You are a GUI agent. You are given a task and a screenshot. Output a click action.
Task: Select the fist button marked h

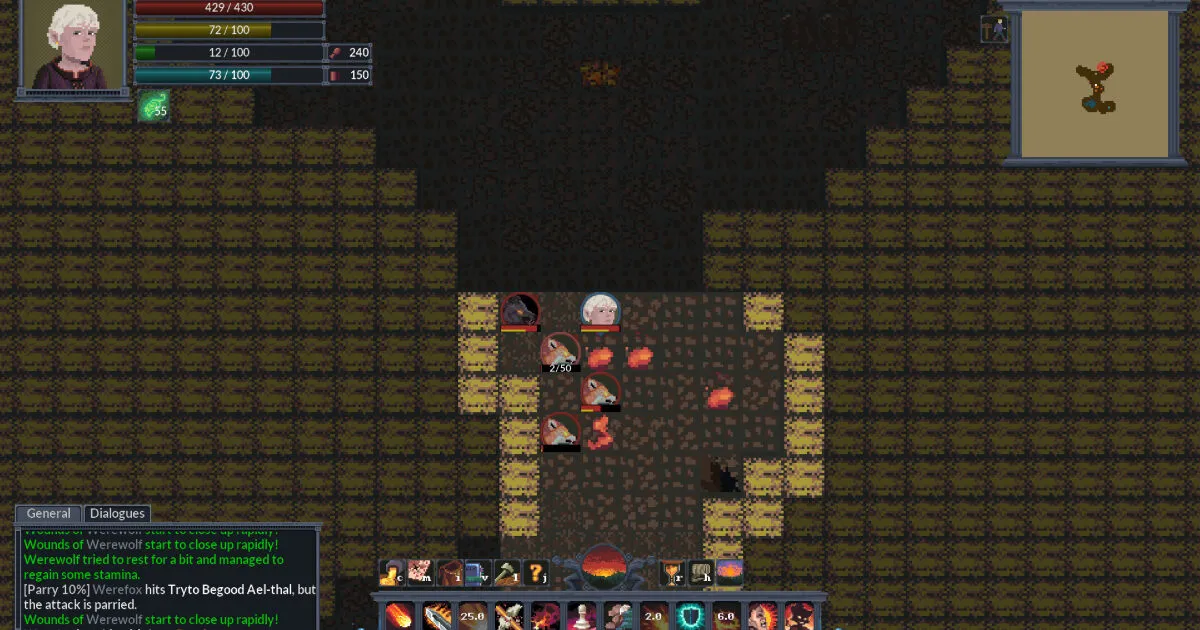[x=700, y=573]
